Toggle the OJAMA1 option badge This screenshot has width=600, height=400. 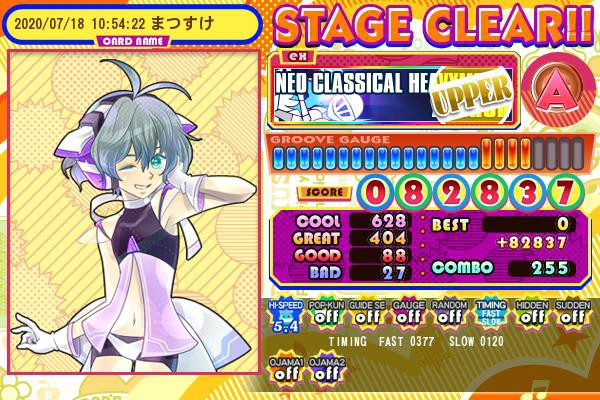tap(282, 369)
